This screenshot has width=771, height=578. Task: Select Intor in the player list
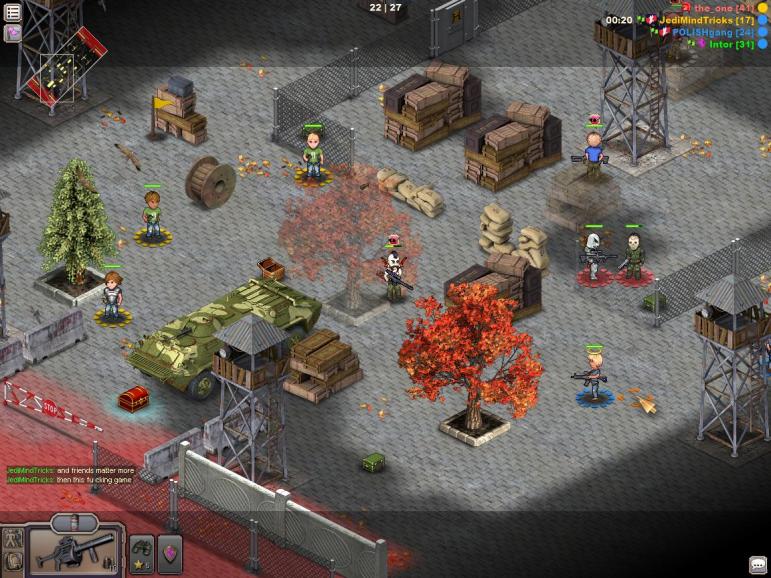pyautogui.click(x=732, y=44)
